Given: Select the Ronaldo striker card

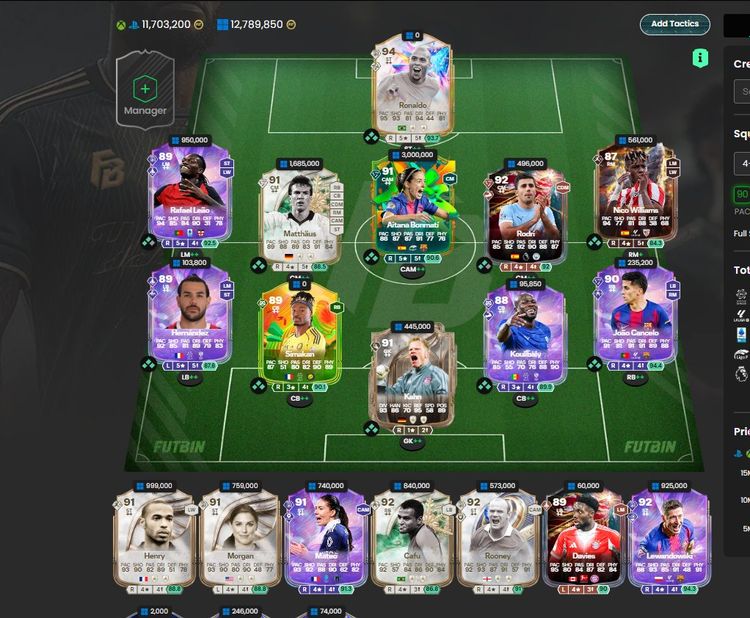Looking at the screenshot, I should [411, 90].
